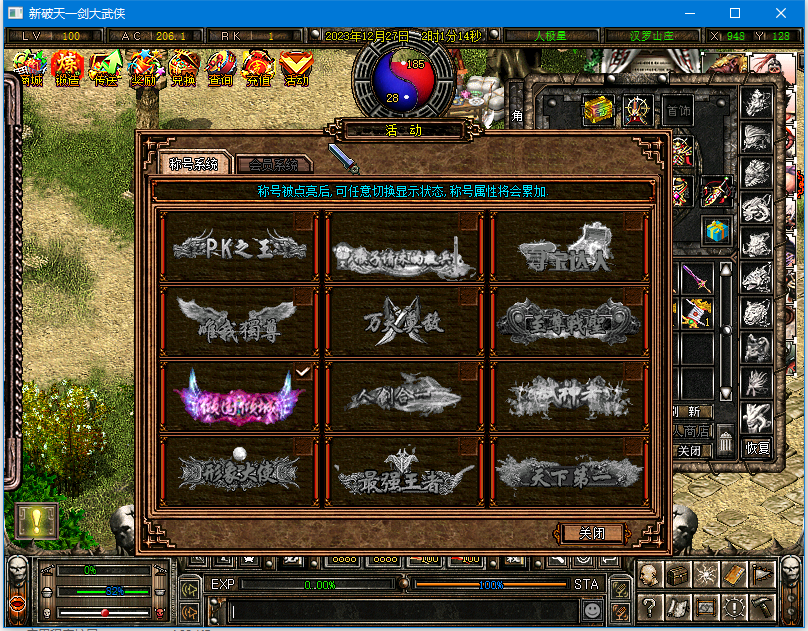Open the 充值 recharge icon

coord(258,68)
